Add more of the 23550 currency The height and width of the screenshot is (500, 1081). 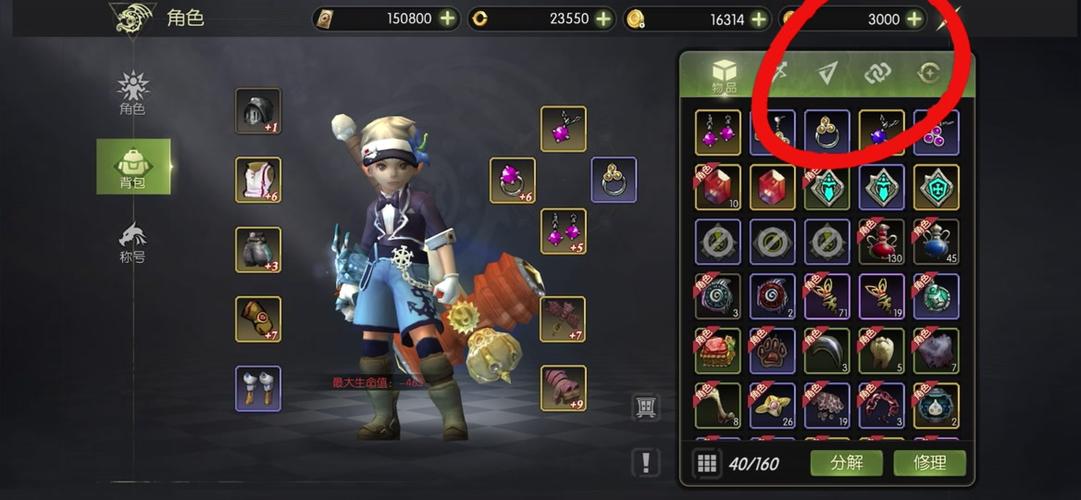tap(603, 19)
